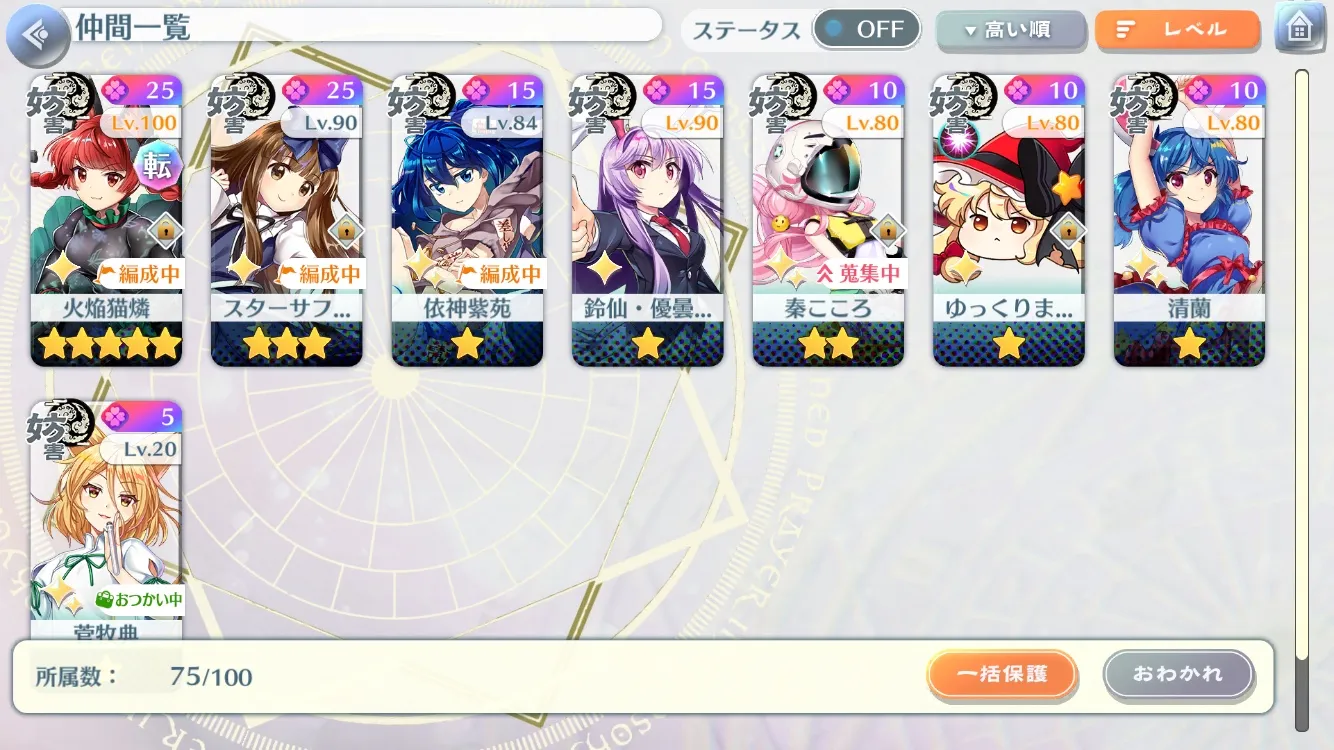This screenshot has width=1334, height=750.
Task: Tap the 一括保護 bulk protect button
Action: click(1002, 674)
